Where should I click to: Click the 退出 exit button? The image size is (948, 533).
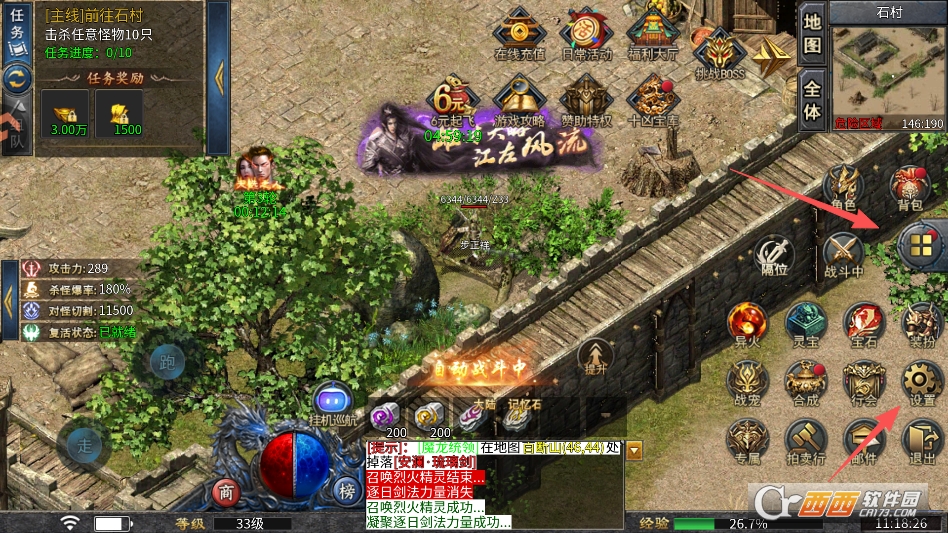coord(920,441)
